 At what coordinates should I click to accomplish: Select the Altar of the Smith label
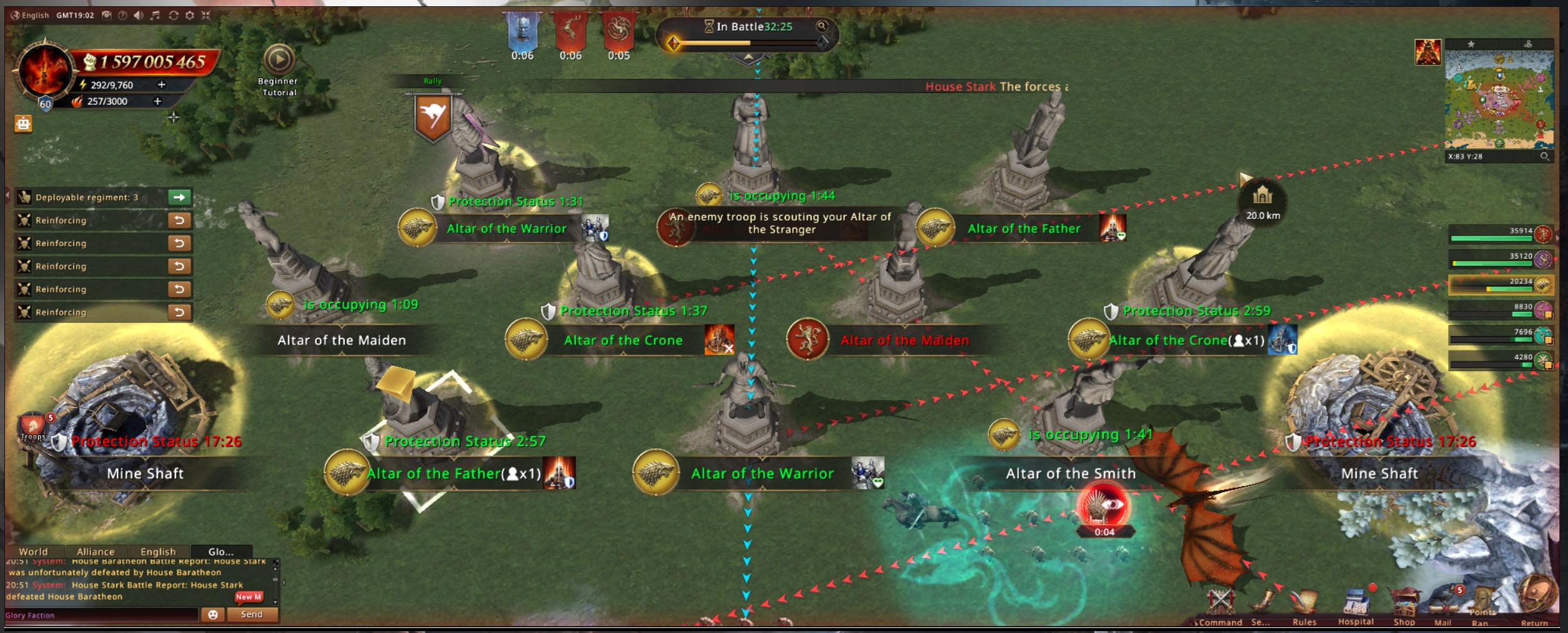1070,474
